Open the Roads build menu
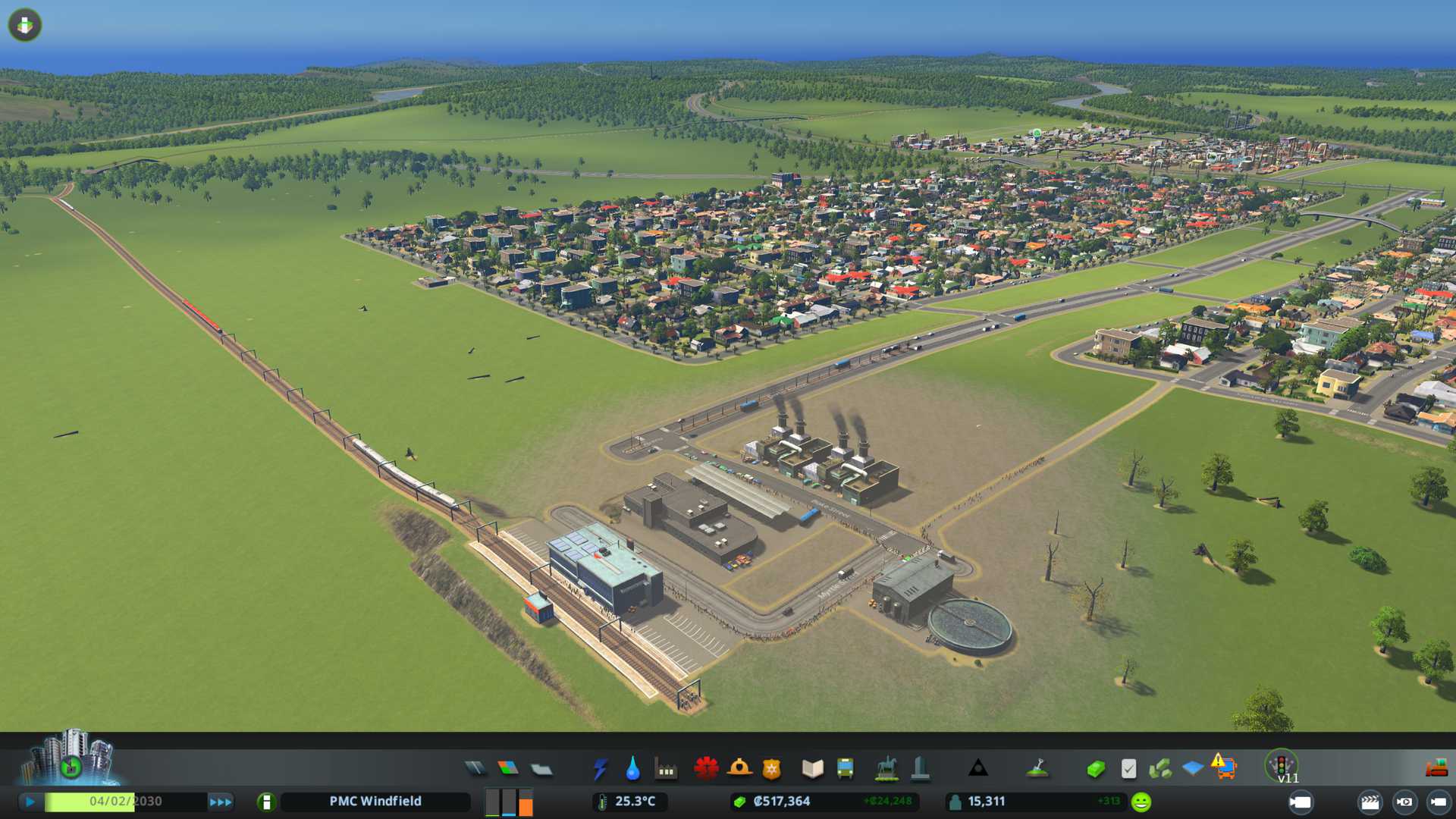The image size is (1456, 819). [x=475, y=769]
